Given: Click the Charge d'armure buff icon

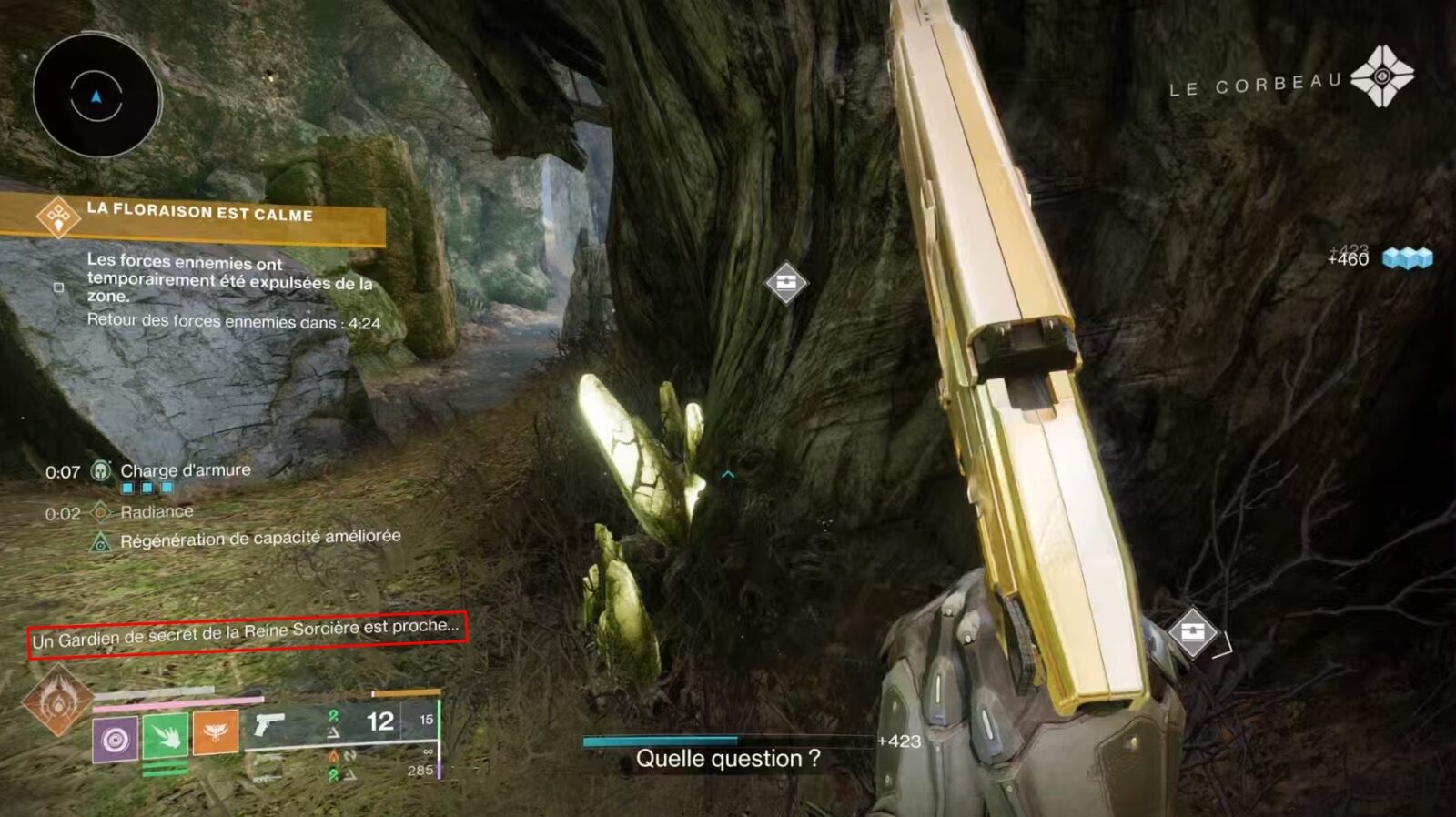Looking at the screenshot, I should point(101,470).
